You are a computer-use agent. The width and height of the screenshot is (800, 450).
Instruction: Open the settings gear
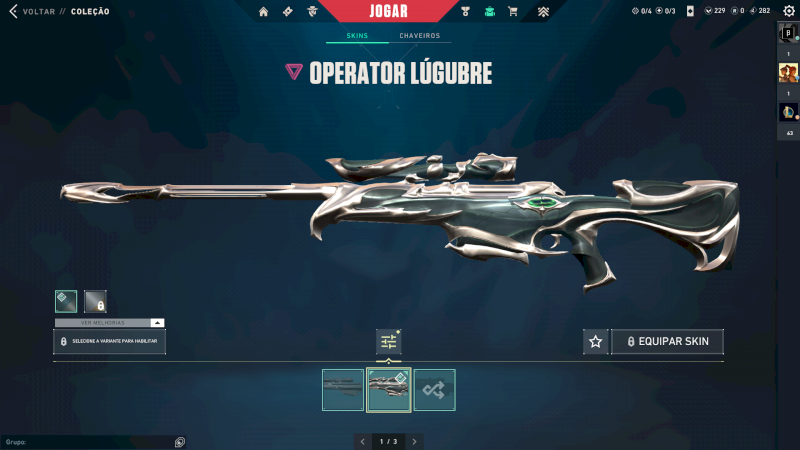pyautogui.click(x=787, y=11)
